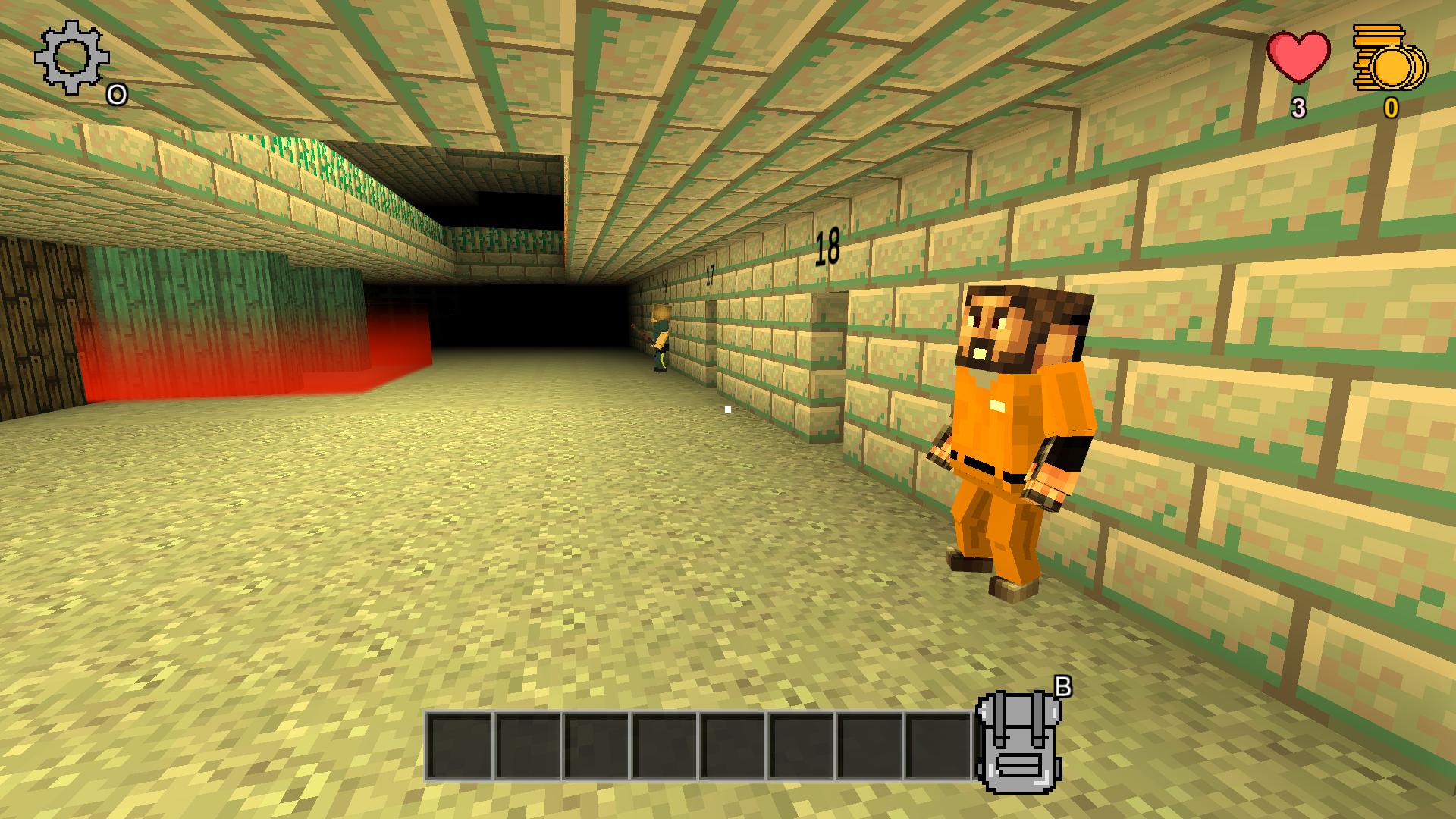Viewport: 1456px width, 819px height.
Task: Click the 'O' keybind label below the gear
Action: tap(115, 96)
